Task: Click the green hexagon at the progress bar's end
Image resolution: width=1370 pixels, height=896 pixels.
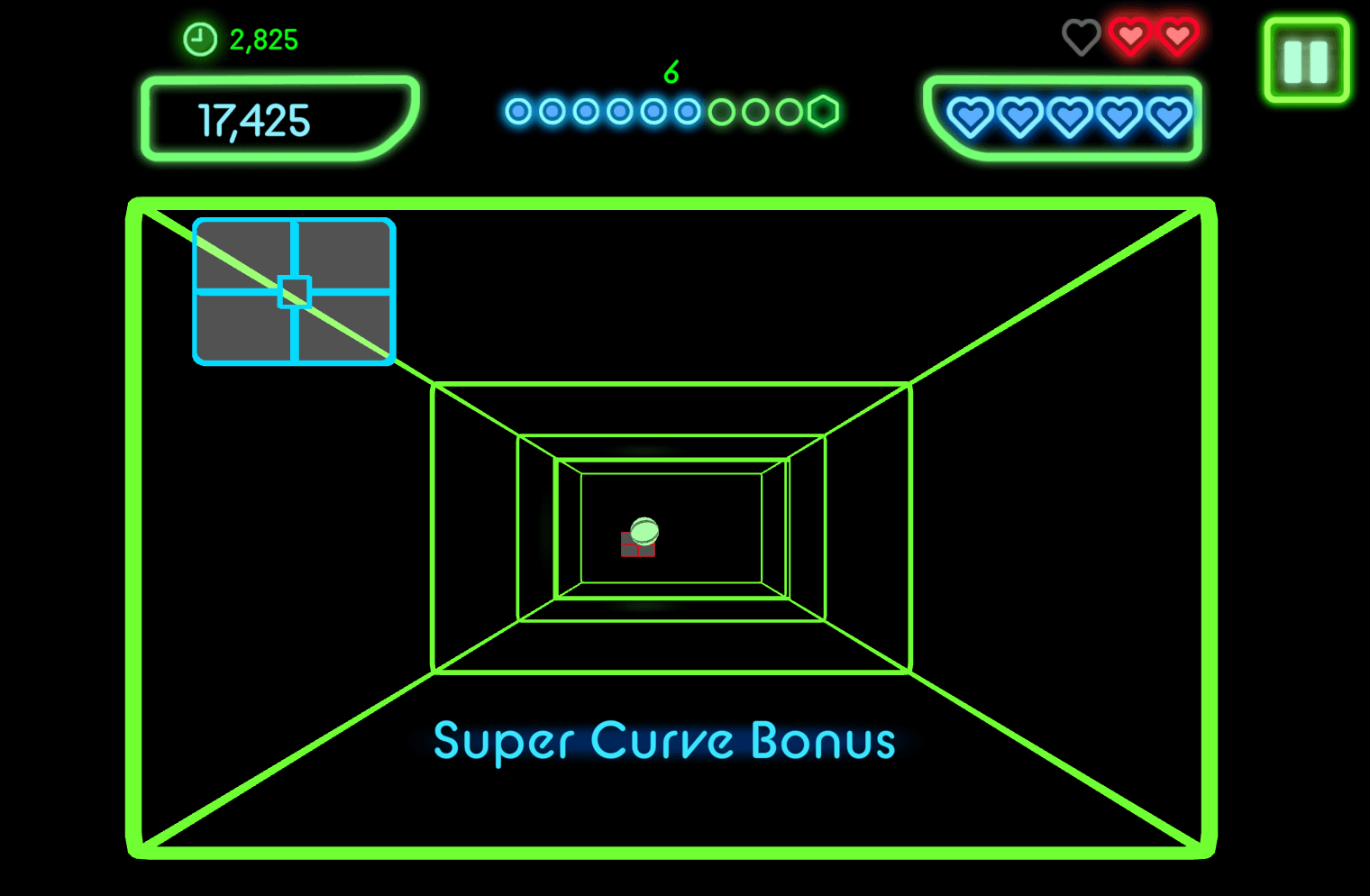Action: pyautogui.click(x=825, y=110)
